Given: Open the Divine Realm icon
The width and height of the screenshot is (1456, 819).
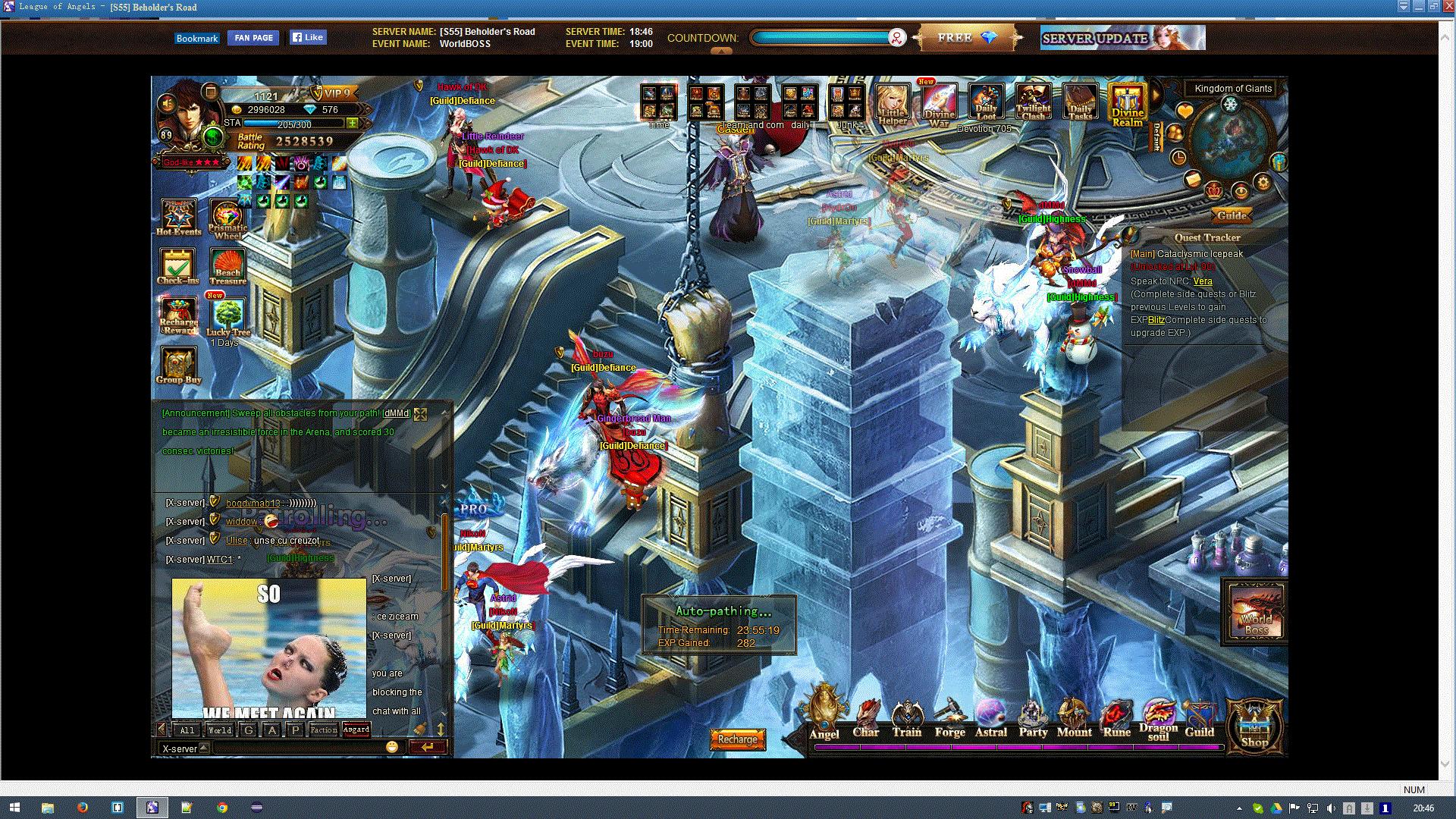Looking at the screenshot, I should pos(1127,105).
